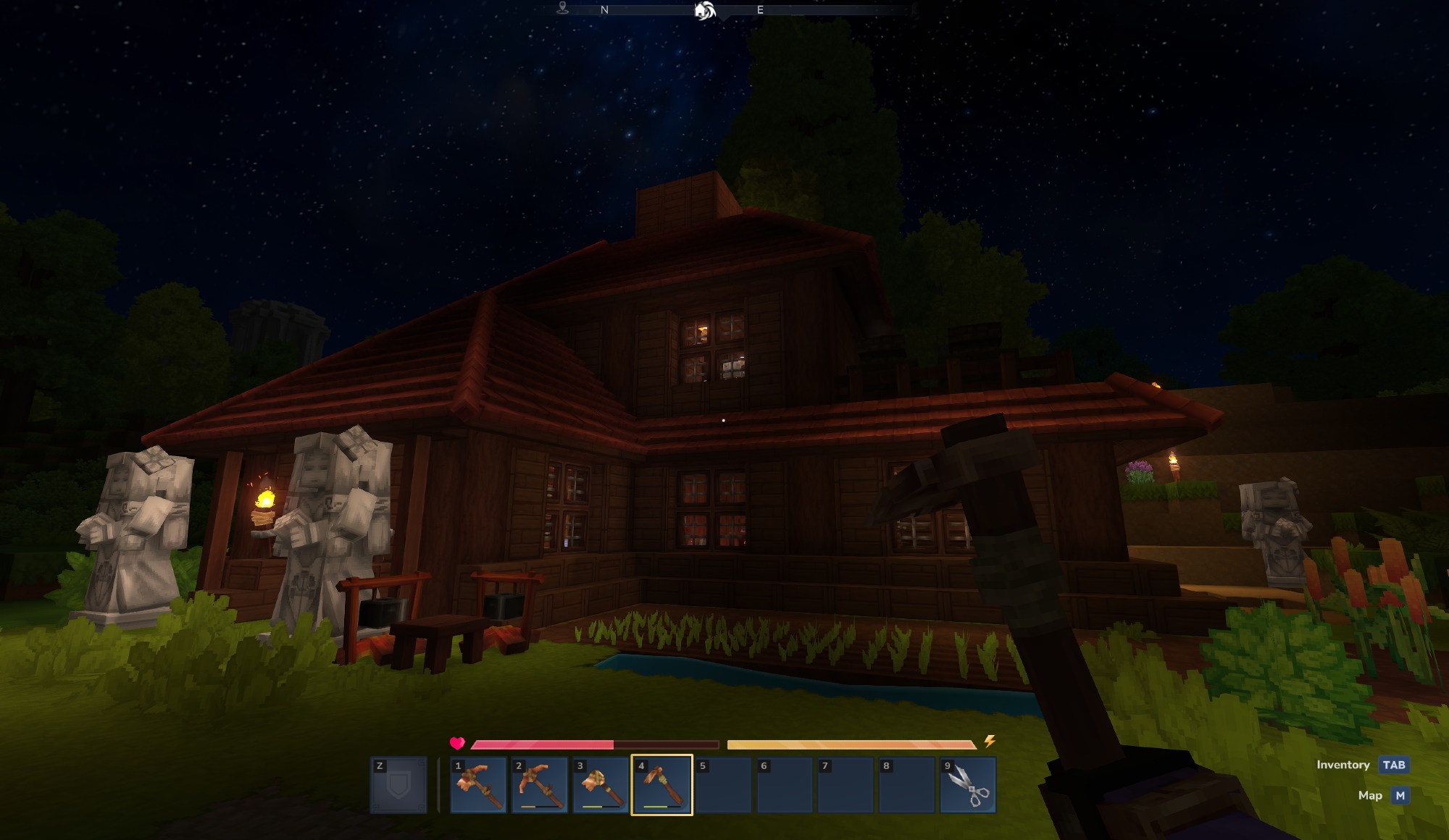The image size is (1449, 840).
Task: Select the highlighted tool in slot 4
Action: point(661,786)
